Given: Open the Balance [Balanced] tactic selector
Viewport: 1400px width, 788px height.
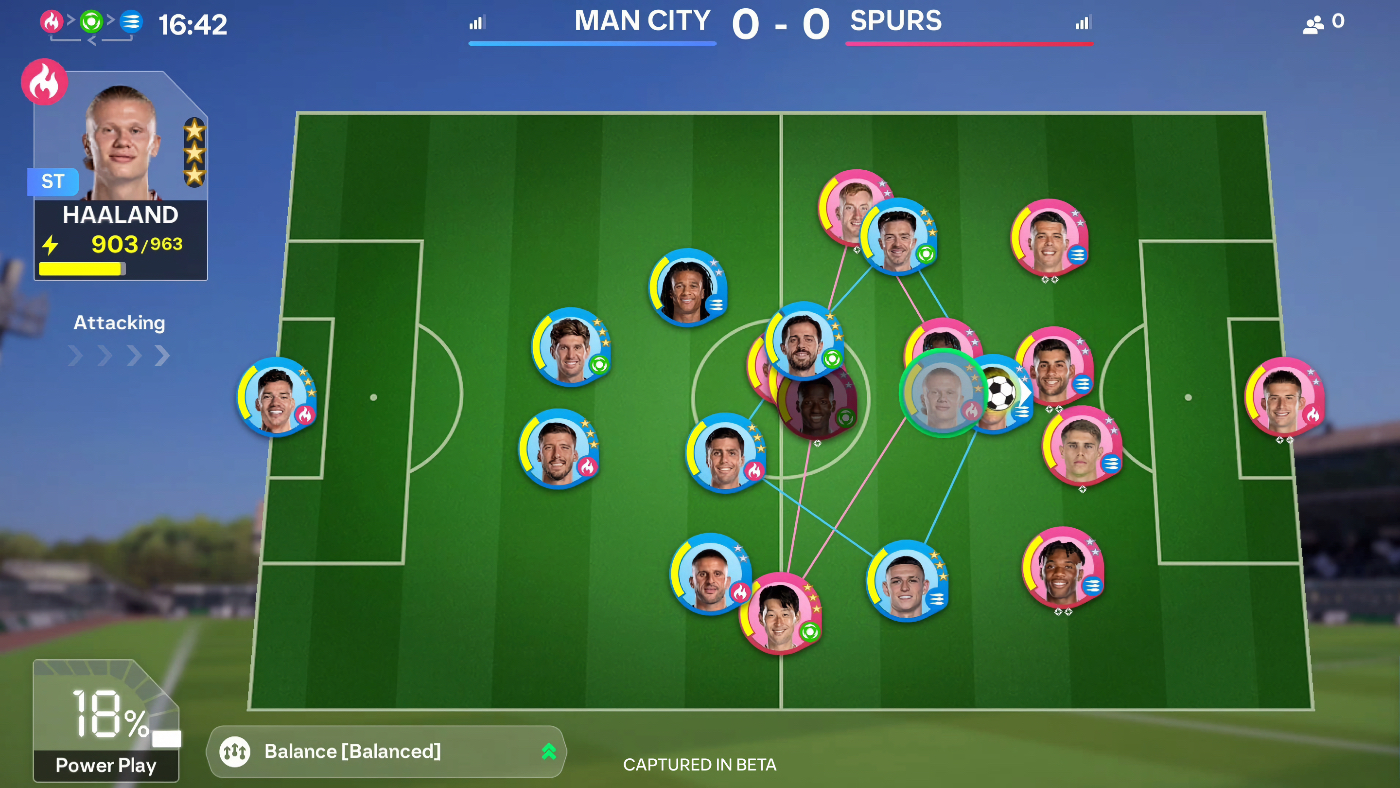Looking at the screenshot, I should (386, 751).
